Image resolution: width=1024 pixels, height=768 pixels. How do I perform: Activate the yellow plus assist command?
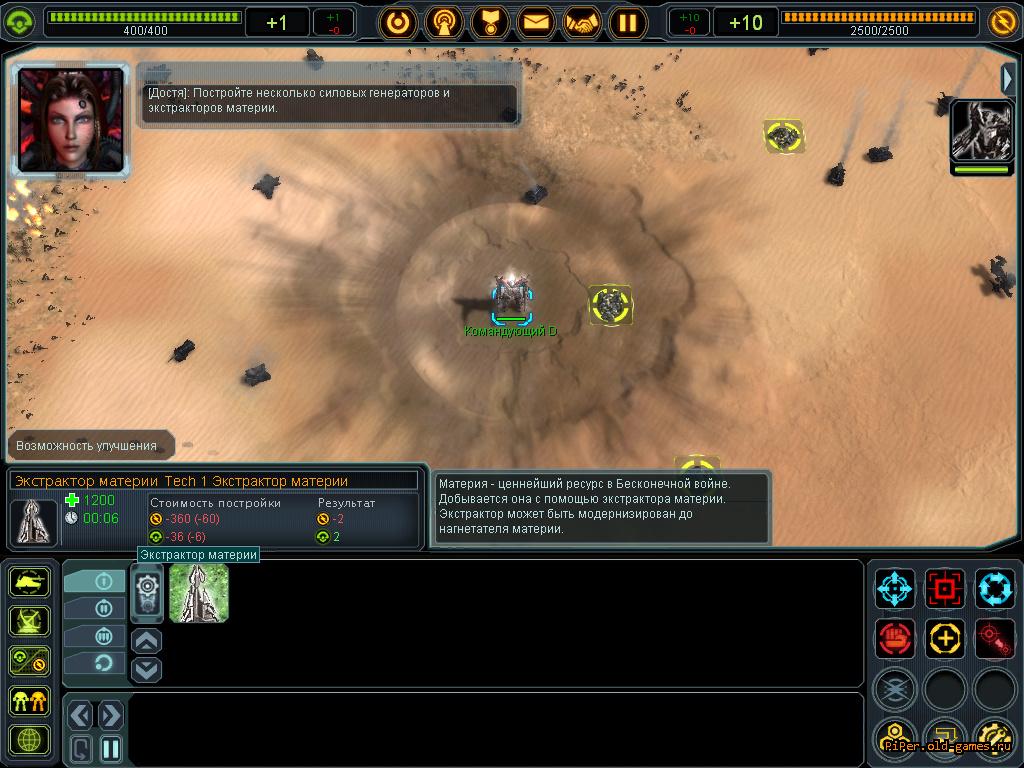[x=944, y=637]
